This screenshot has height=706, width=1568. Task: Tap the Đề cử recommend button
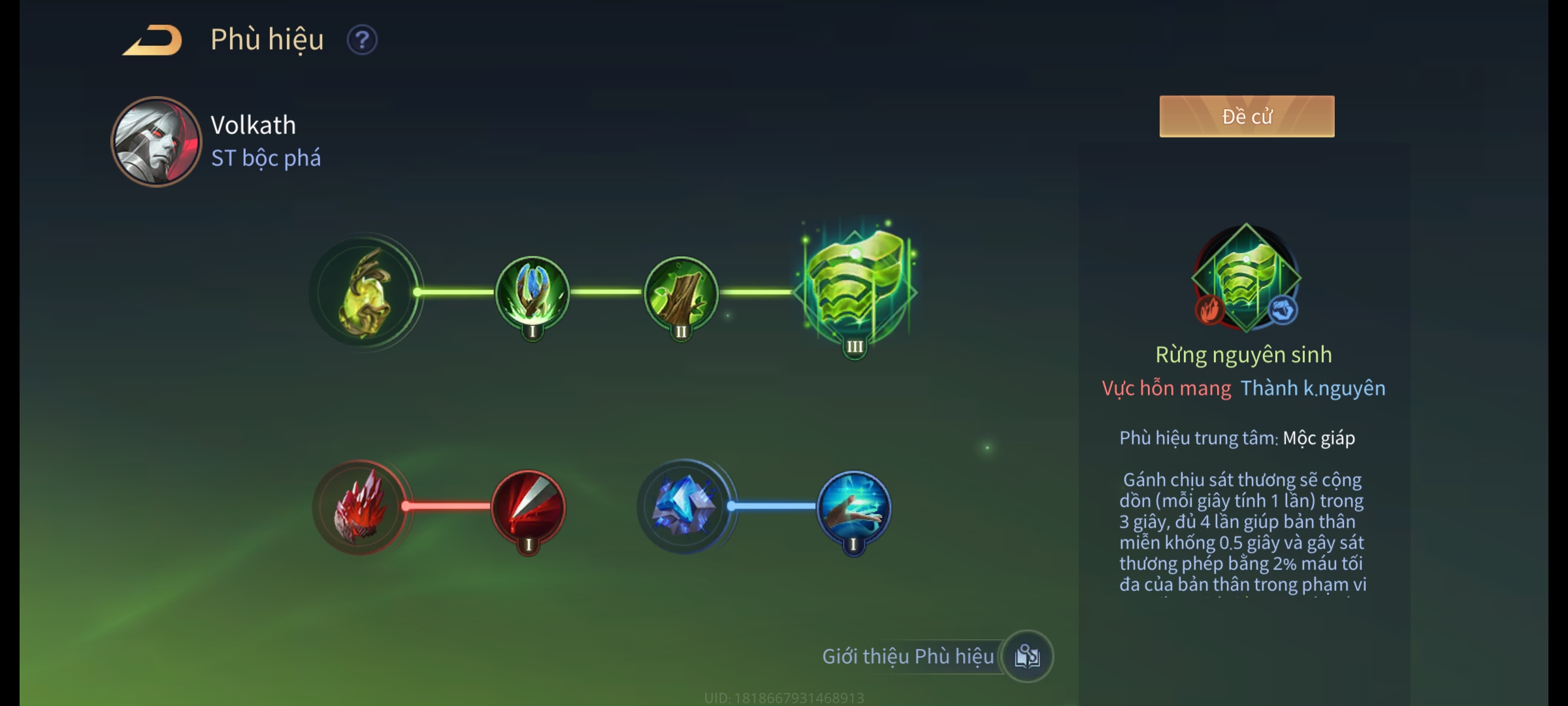1247,116
